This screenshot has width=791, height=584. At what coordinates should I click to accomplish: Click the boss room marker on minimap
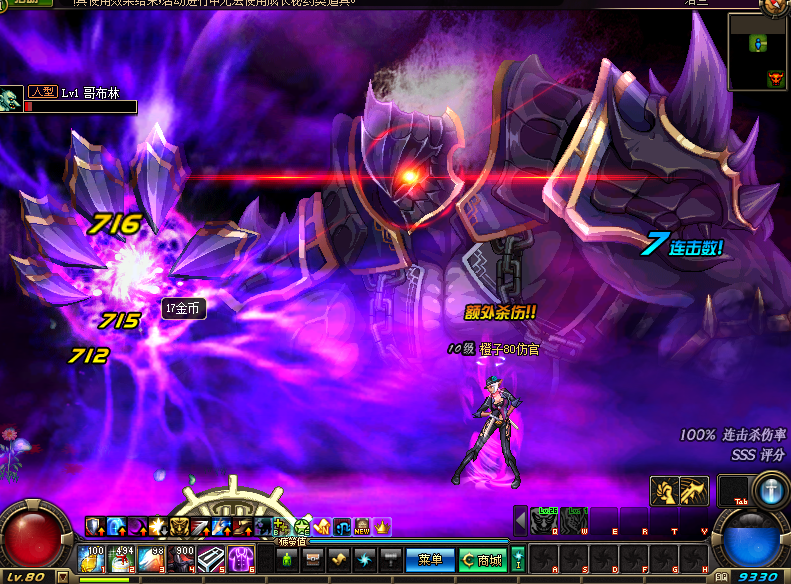(774, 78)
